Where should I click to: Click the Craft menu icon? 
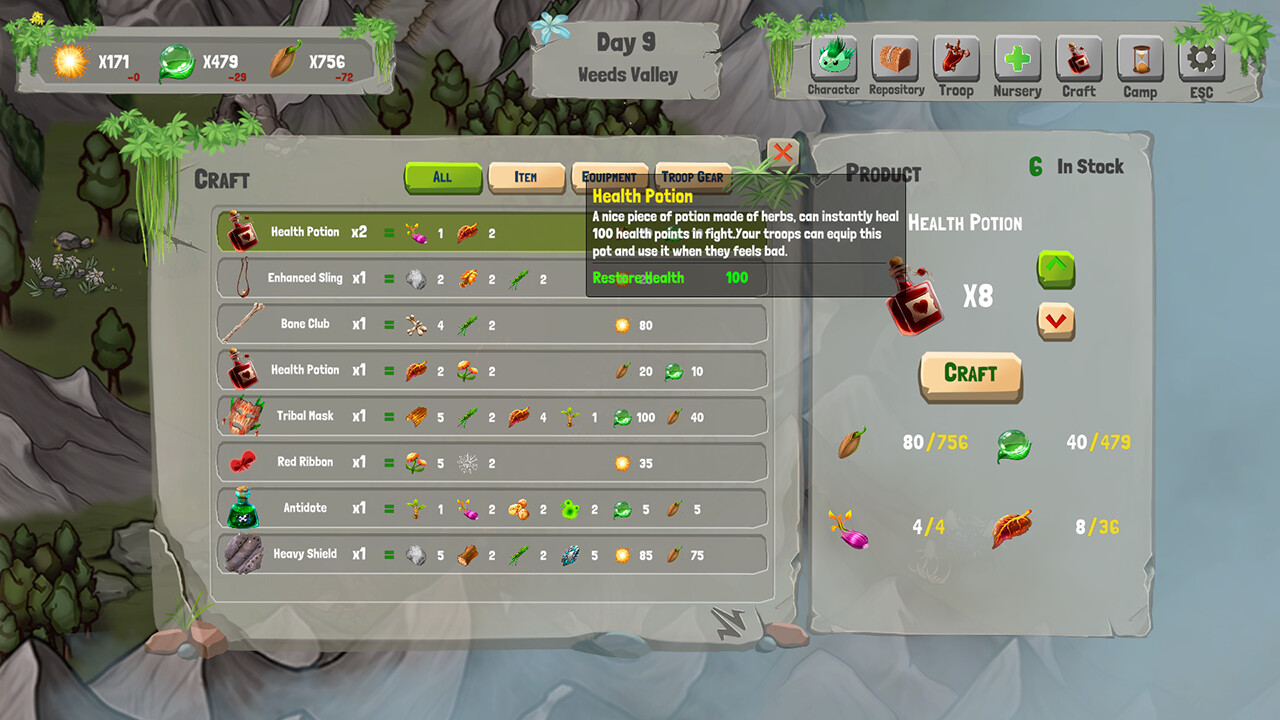[1079, 62]
